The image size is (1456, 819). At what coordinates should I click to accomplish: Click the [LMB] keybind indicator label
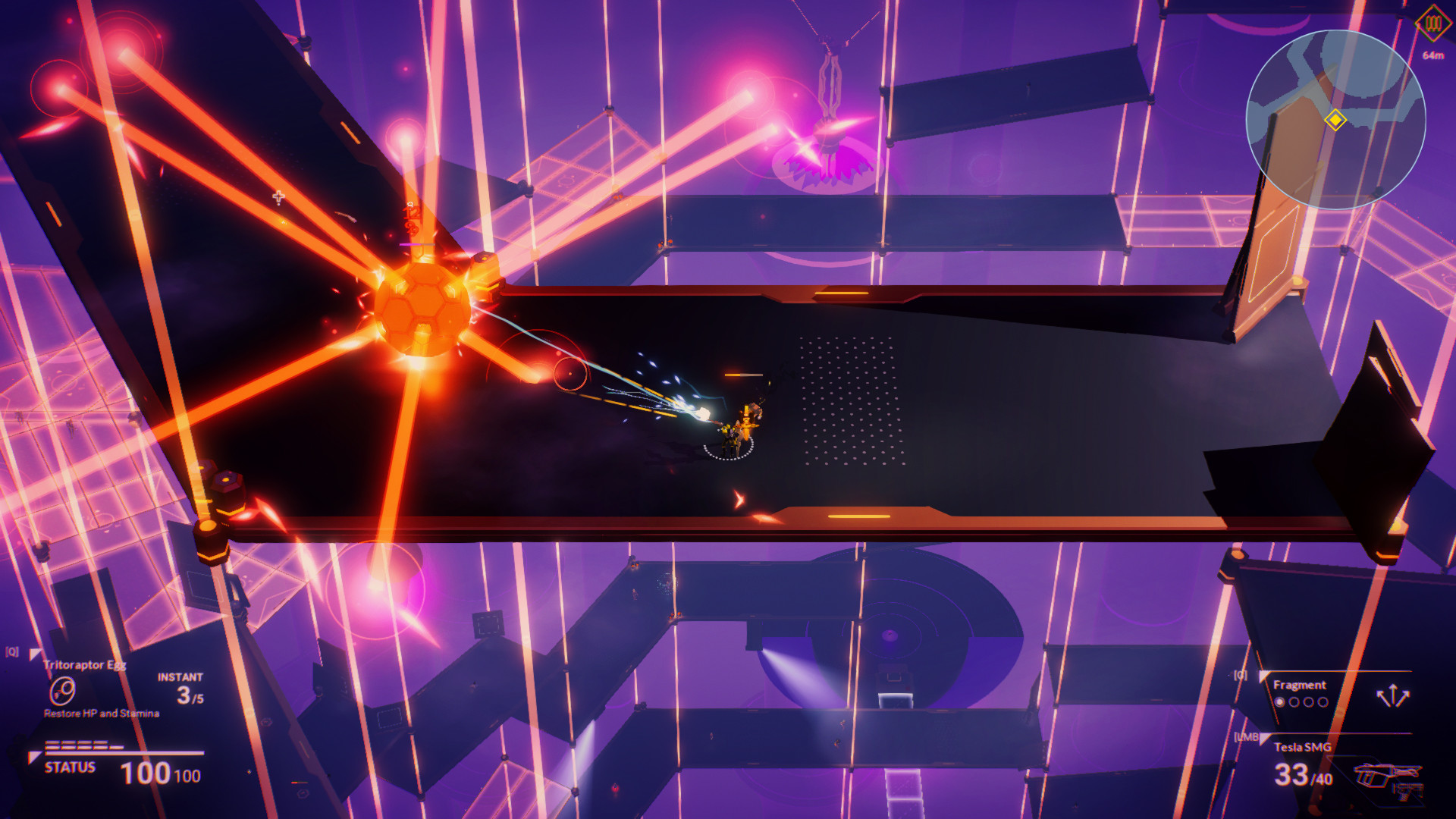(x=1247, y=736)
